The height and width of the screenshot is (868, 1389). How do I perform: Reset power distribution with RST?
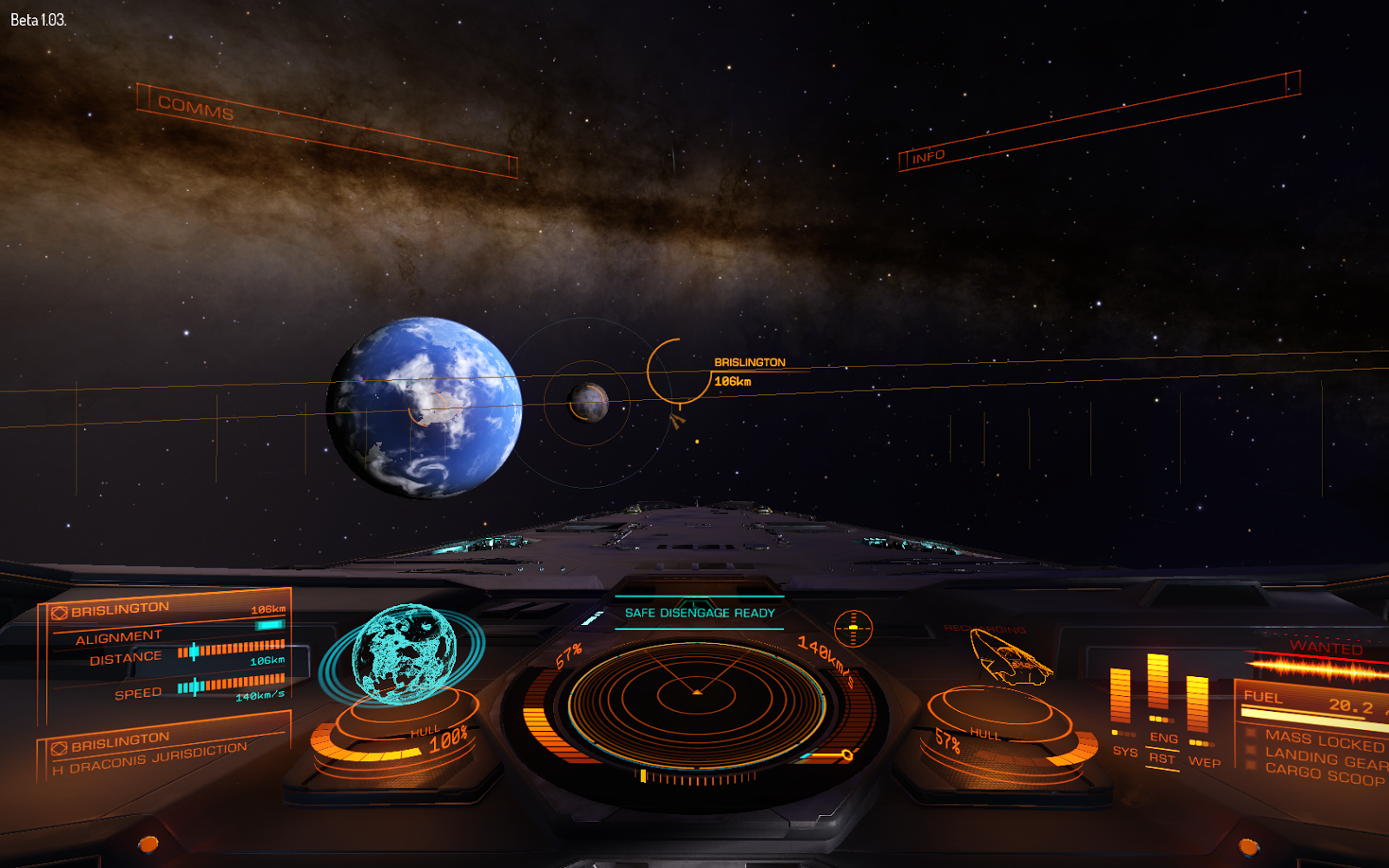pyautogui.click(x=1162, y=759)
